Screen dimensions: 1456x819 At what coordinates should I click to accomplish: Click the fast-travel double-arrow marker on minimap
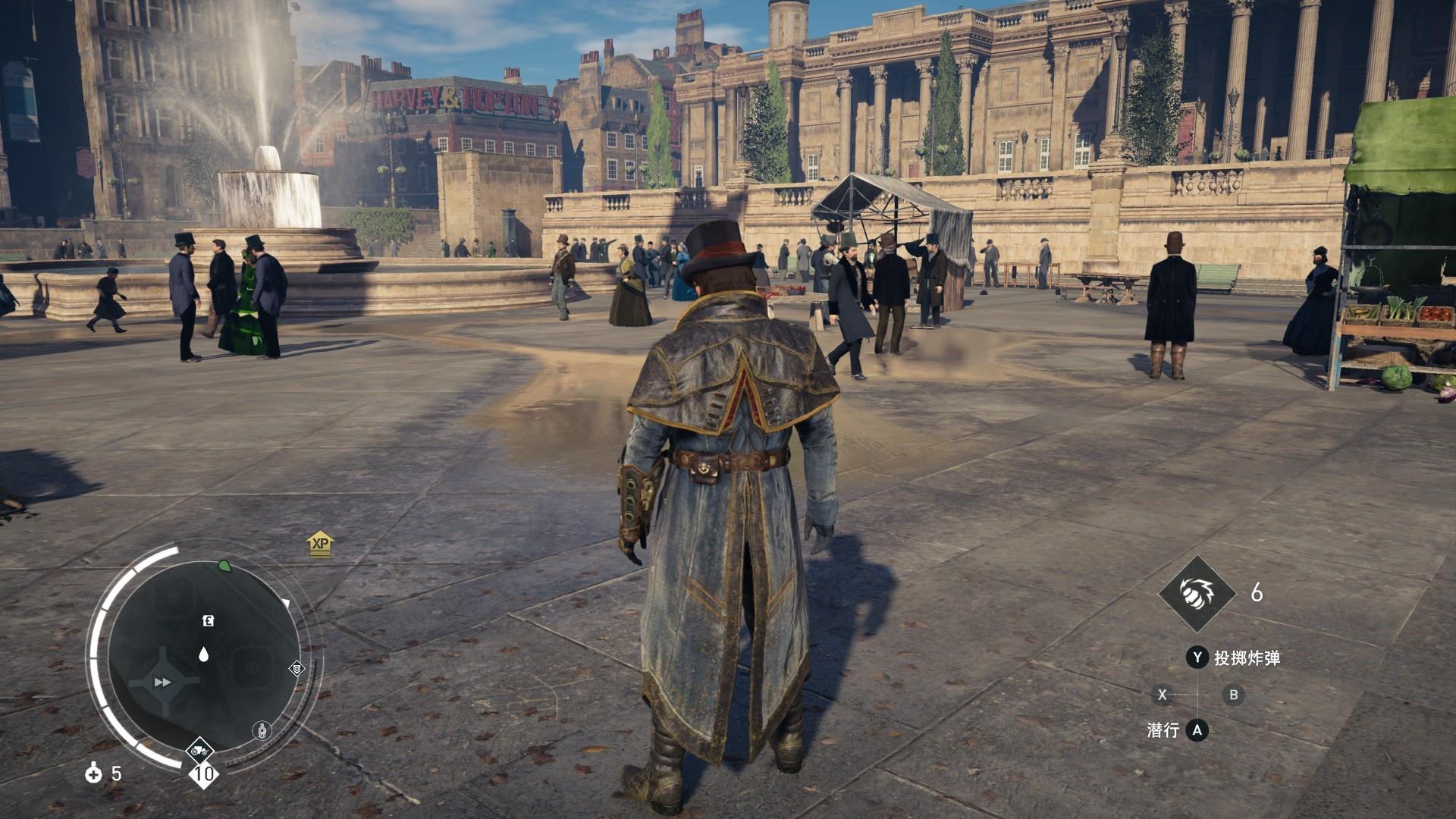click(162, 682)
